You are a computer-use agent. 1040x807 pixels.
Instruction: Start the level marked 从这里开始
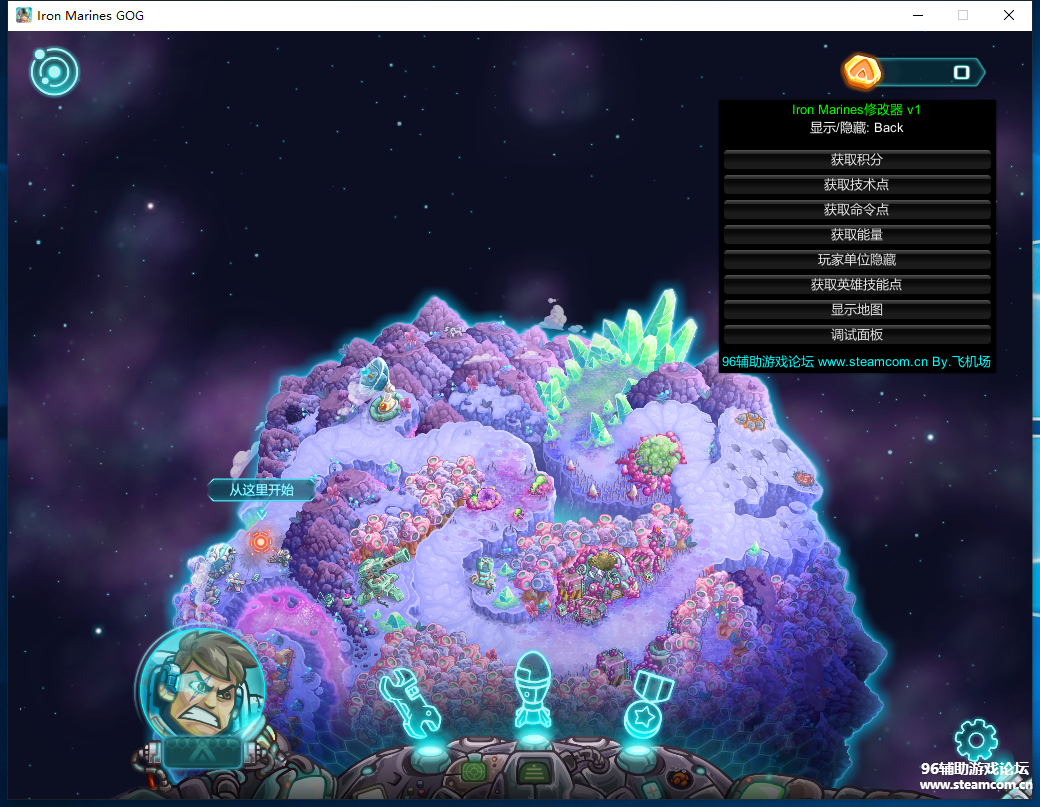pyautogui.click(x=260, y=541)
